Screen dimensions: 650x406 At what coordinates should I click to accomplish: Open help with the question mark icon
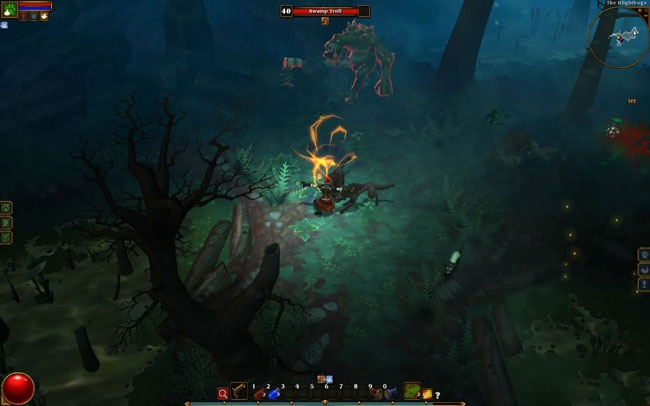(438, 395)
